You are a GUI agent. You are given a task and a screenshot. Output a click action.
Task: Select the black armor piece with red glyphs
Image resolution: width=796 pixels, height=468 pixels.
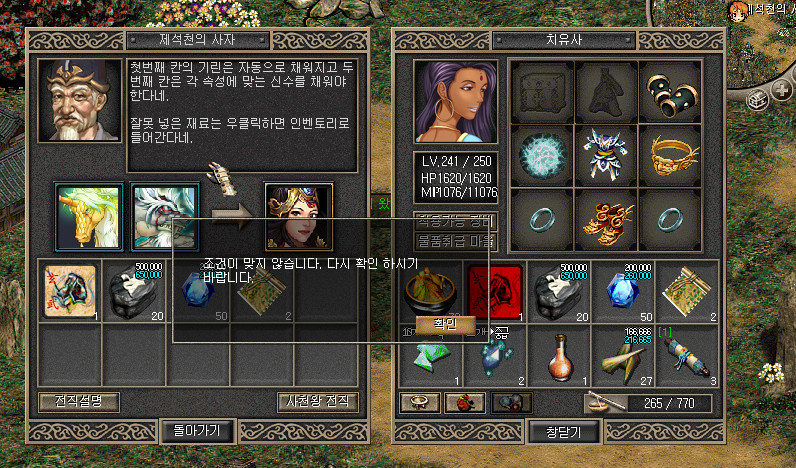68,291
